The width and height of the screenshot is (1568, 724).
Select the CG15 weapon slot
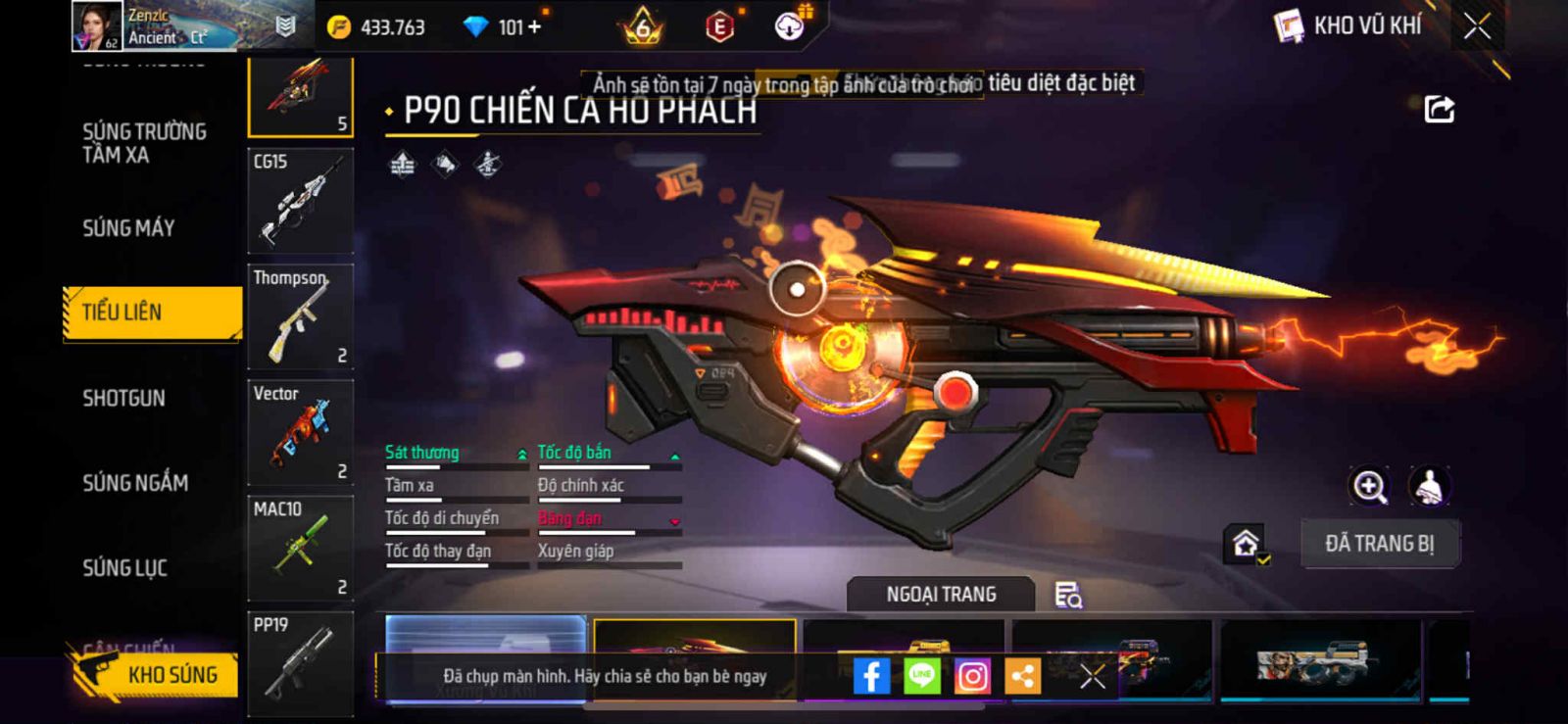(300, 201)
